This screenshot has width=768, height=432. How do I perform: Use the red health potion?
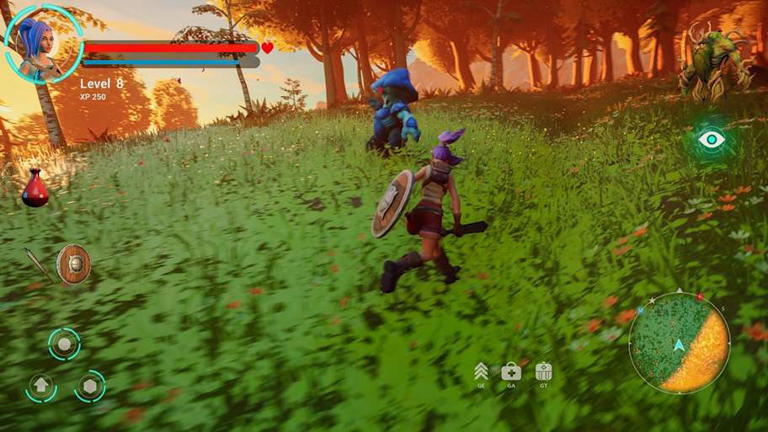pos(35,189)
